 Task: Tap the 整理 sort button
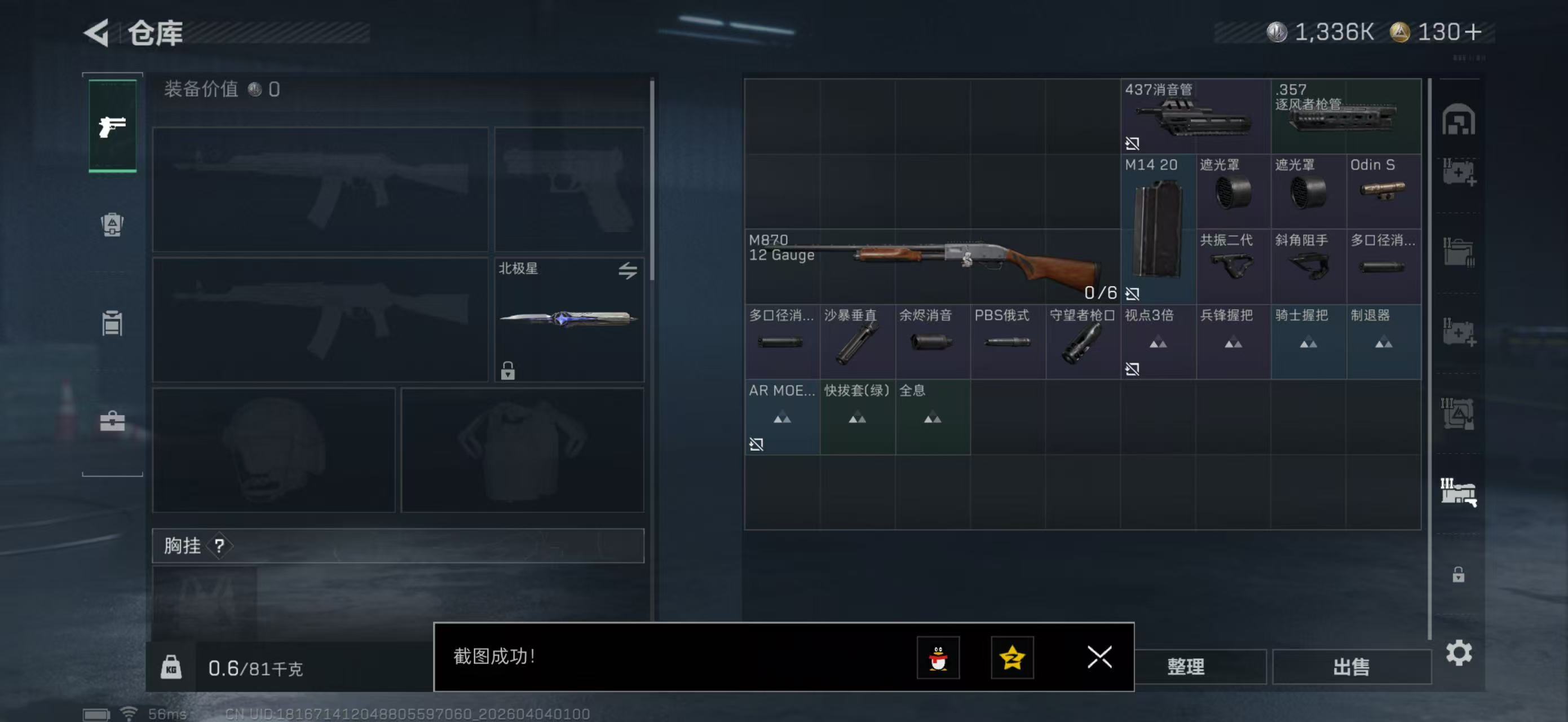(1186, 667)
